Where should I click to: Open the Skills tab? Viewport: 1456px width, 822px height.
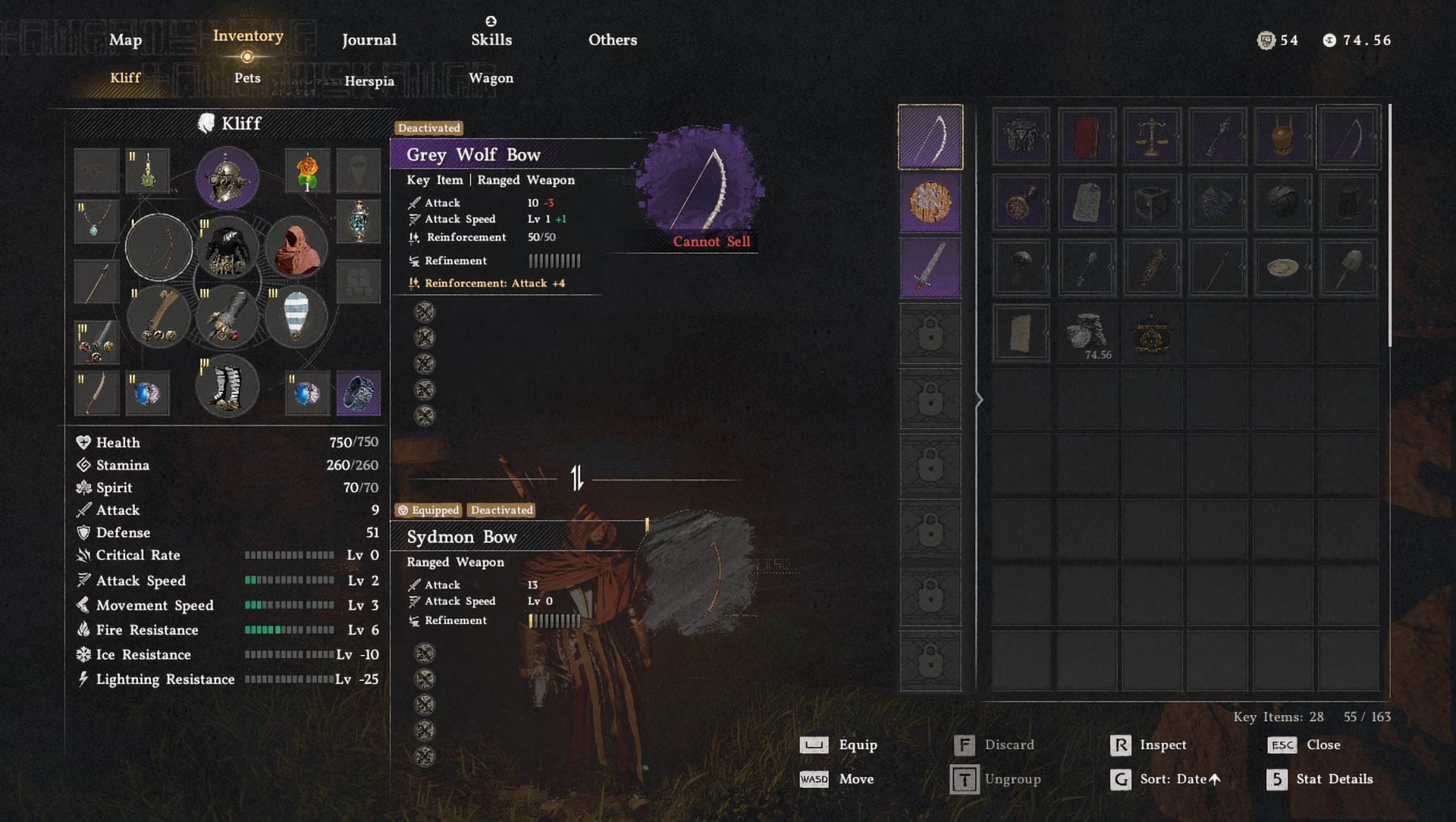pyautogui.click(x=491, y=40)
